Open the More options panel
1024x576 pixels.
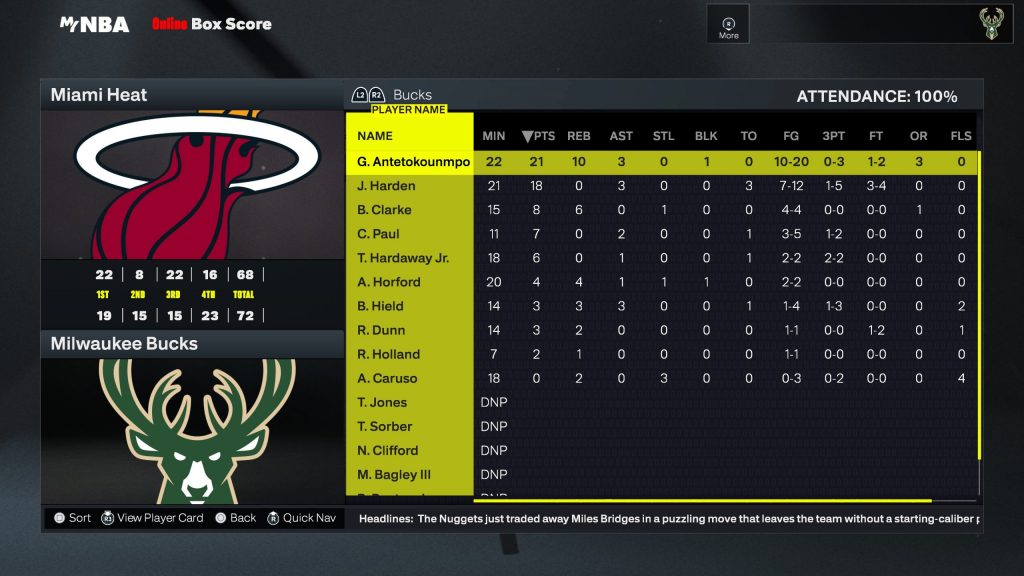click(x=729, y=27)
